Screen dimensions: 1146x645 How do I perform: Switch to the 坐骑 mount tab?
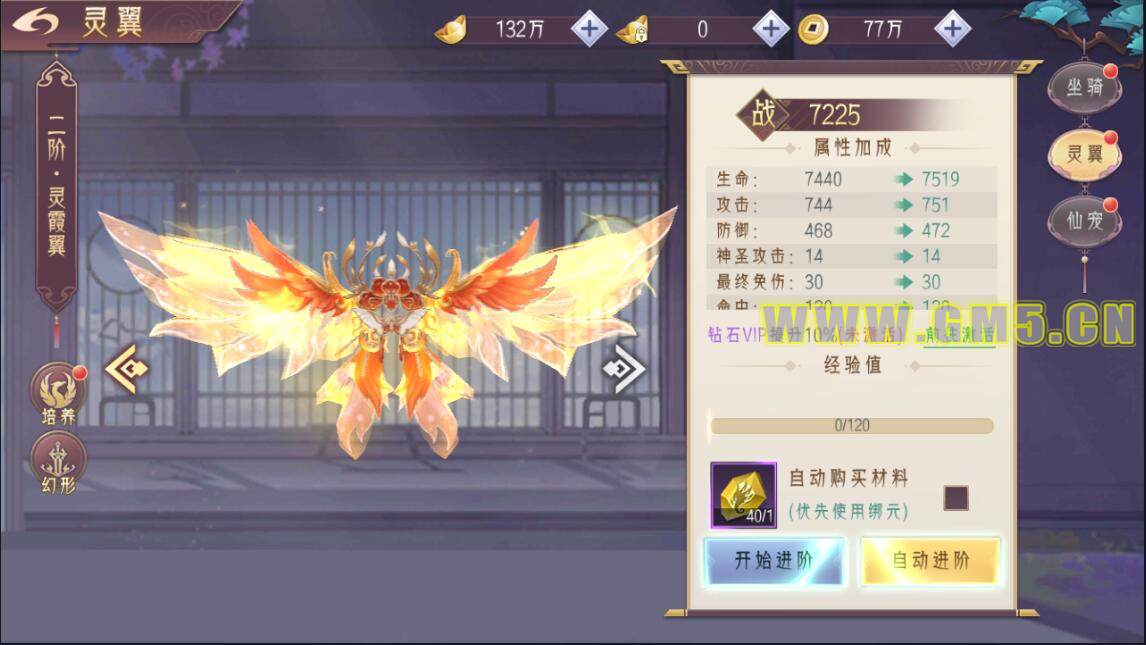point(1084,88)
